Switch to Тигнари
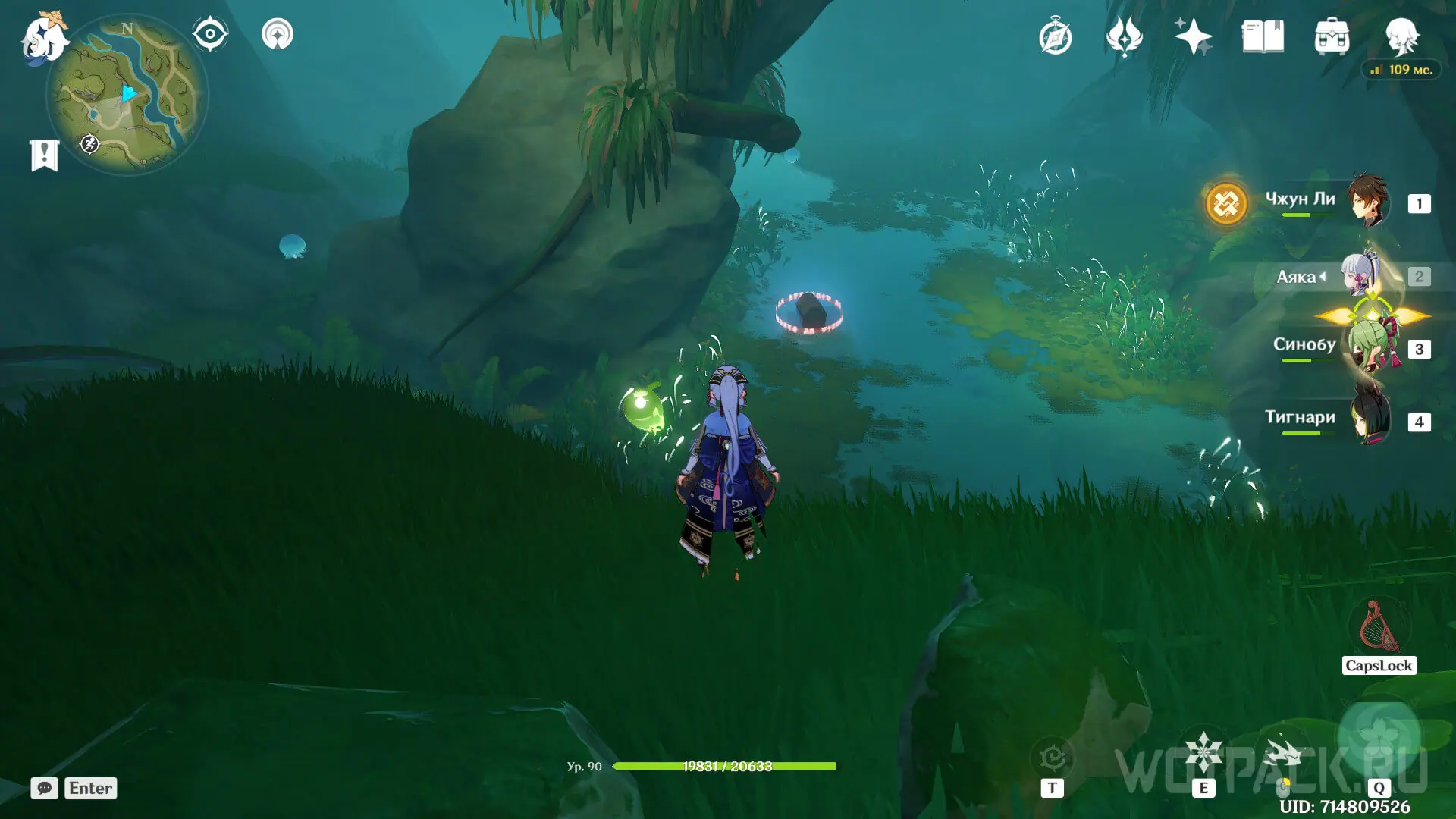Screen dimensions: 1456x819 1369,419
